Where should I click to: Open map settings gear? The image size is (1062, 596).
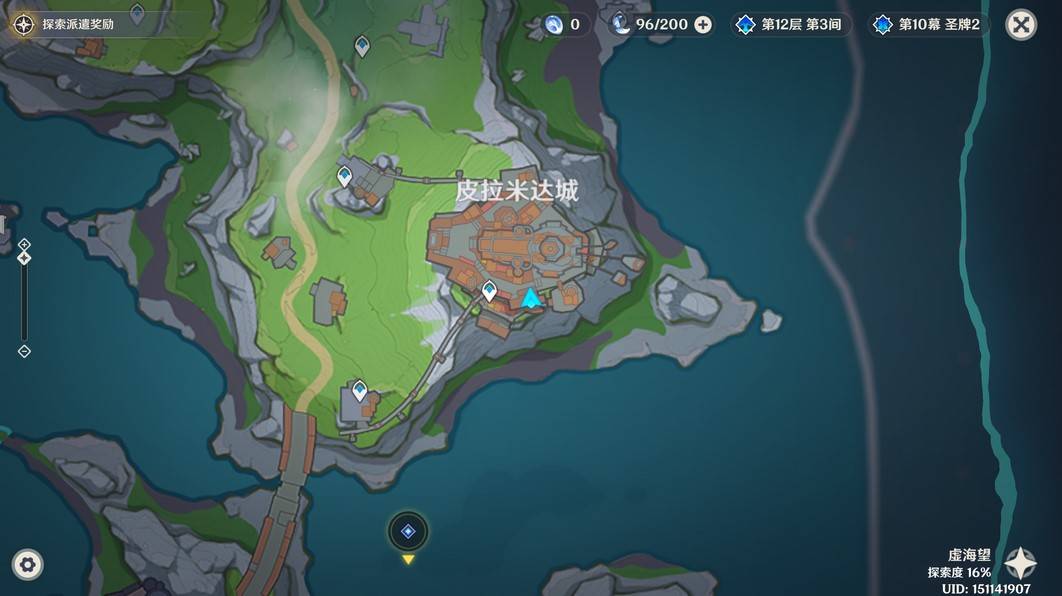(x=27, y=564)
